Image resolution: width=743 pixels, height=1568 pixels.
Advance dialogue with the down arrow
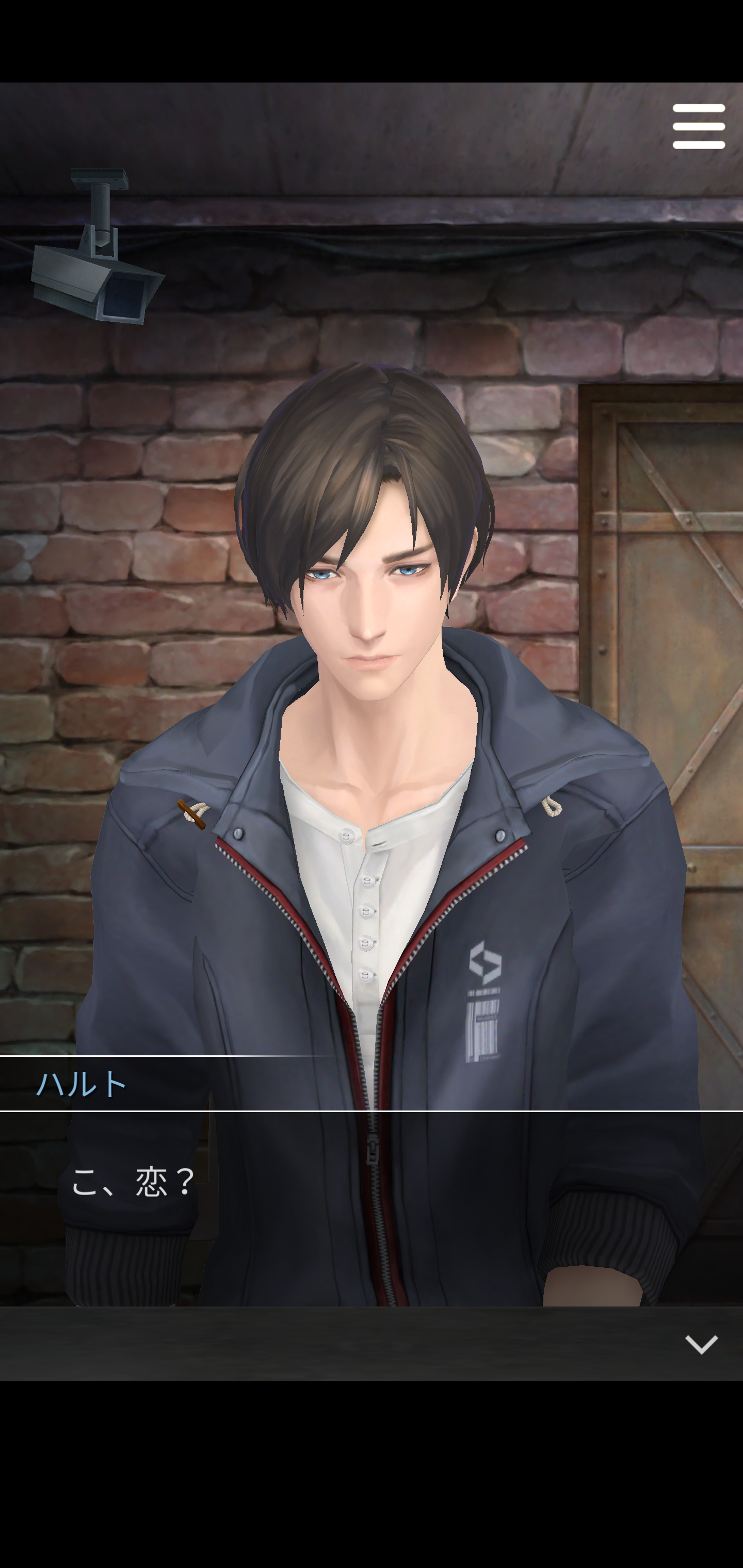tap(701, 1344)
